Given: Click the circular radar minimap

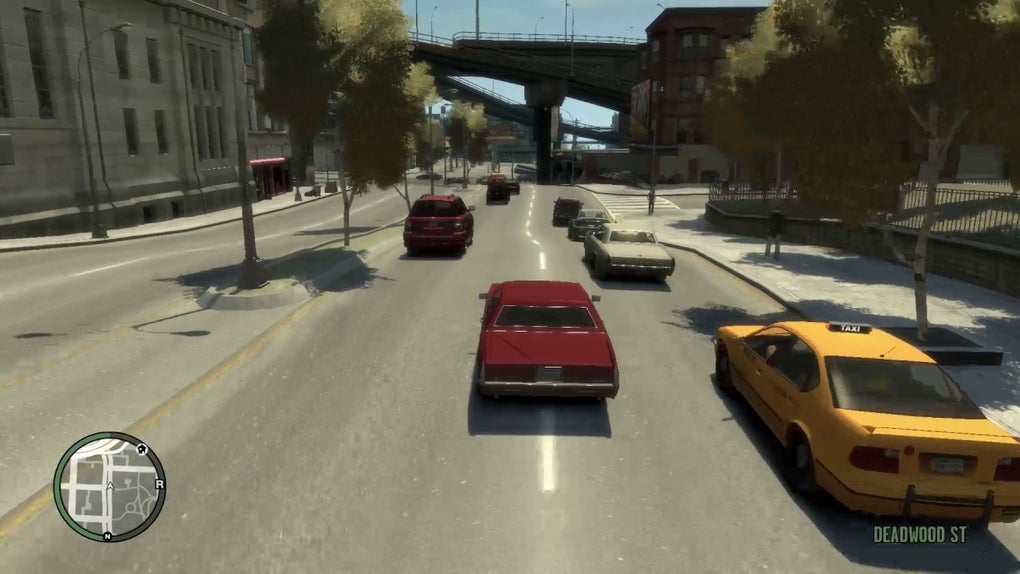Looking at the screenshot, I should point(109,487).
